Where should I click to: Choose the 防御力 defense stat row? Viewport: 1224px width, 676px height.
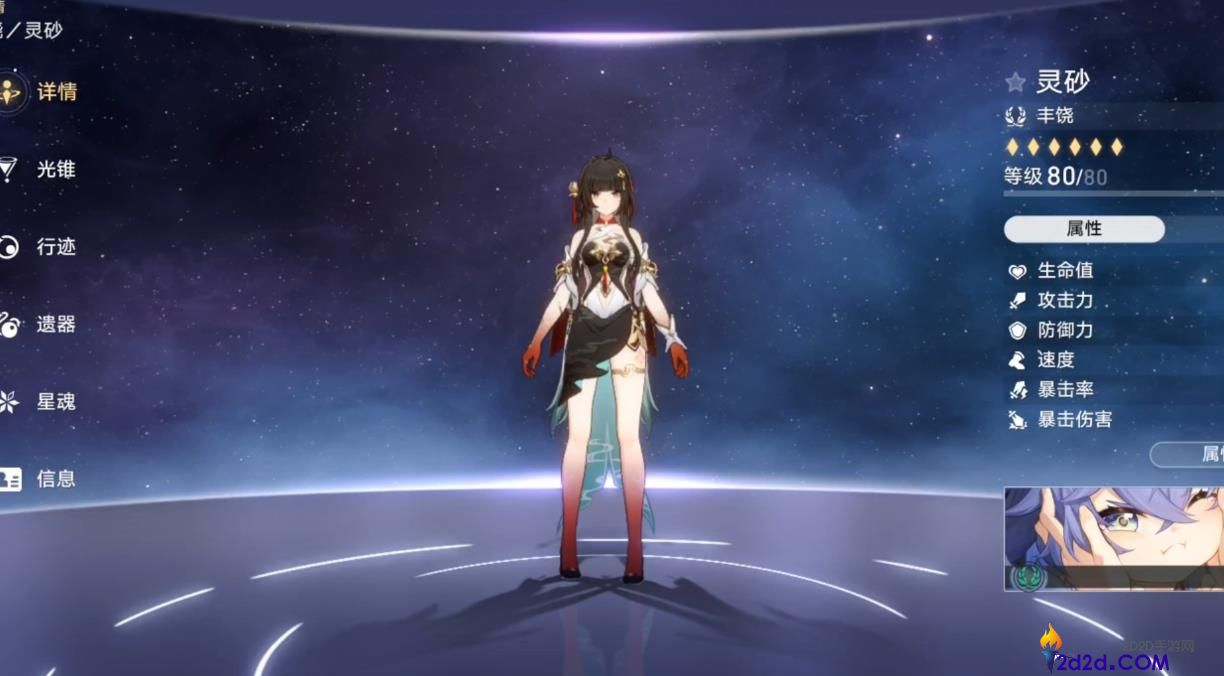(1065, 330)
